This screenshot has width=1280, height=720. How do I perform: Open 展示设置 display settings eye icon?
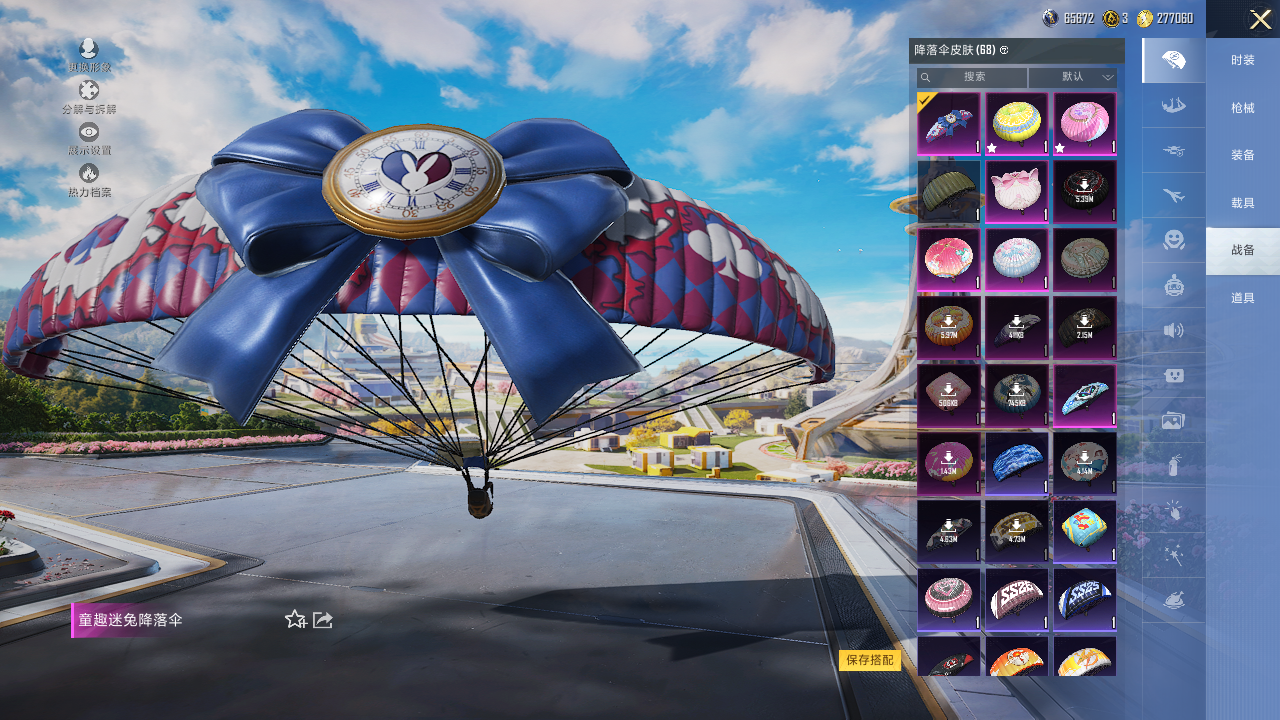(89, 138)
